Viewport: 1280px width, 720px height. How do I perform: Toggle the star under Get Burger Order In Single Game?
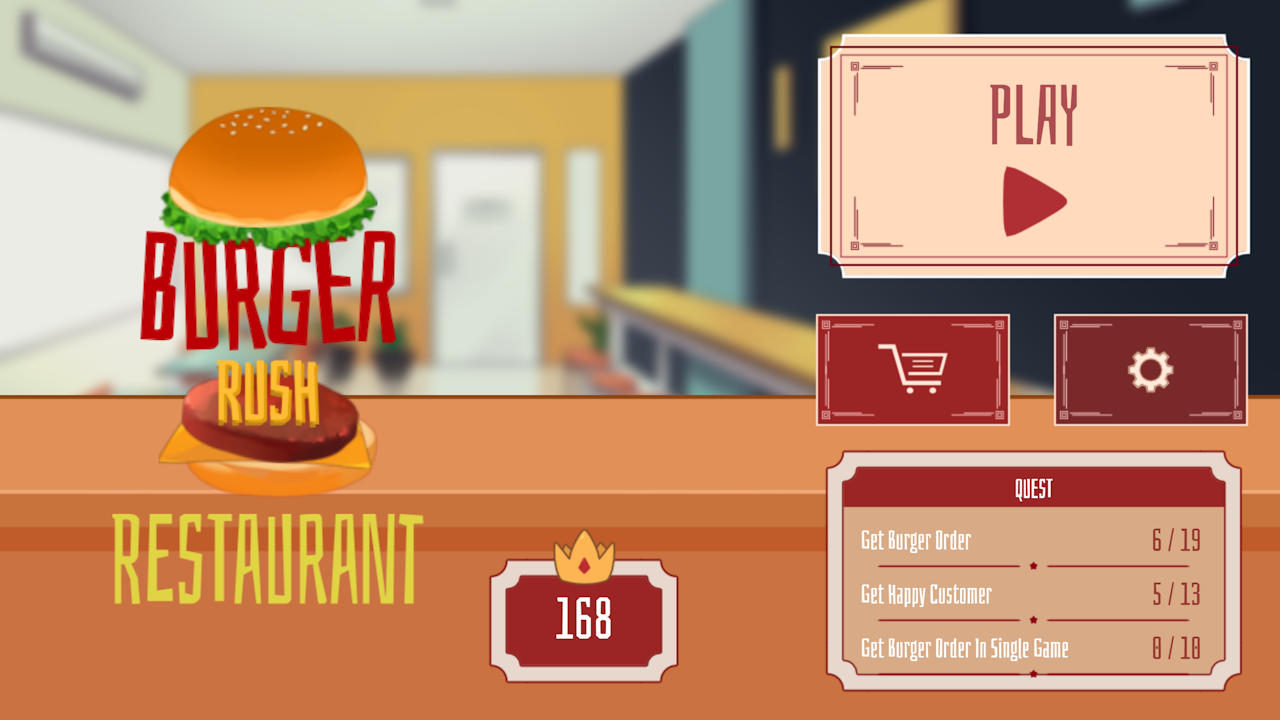click(1033, 672)
